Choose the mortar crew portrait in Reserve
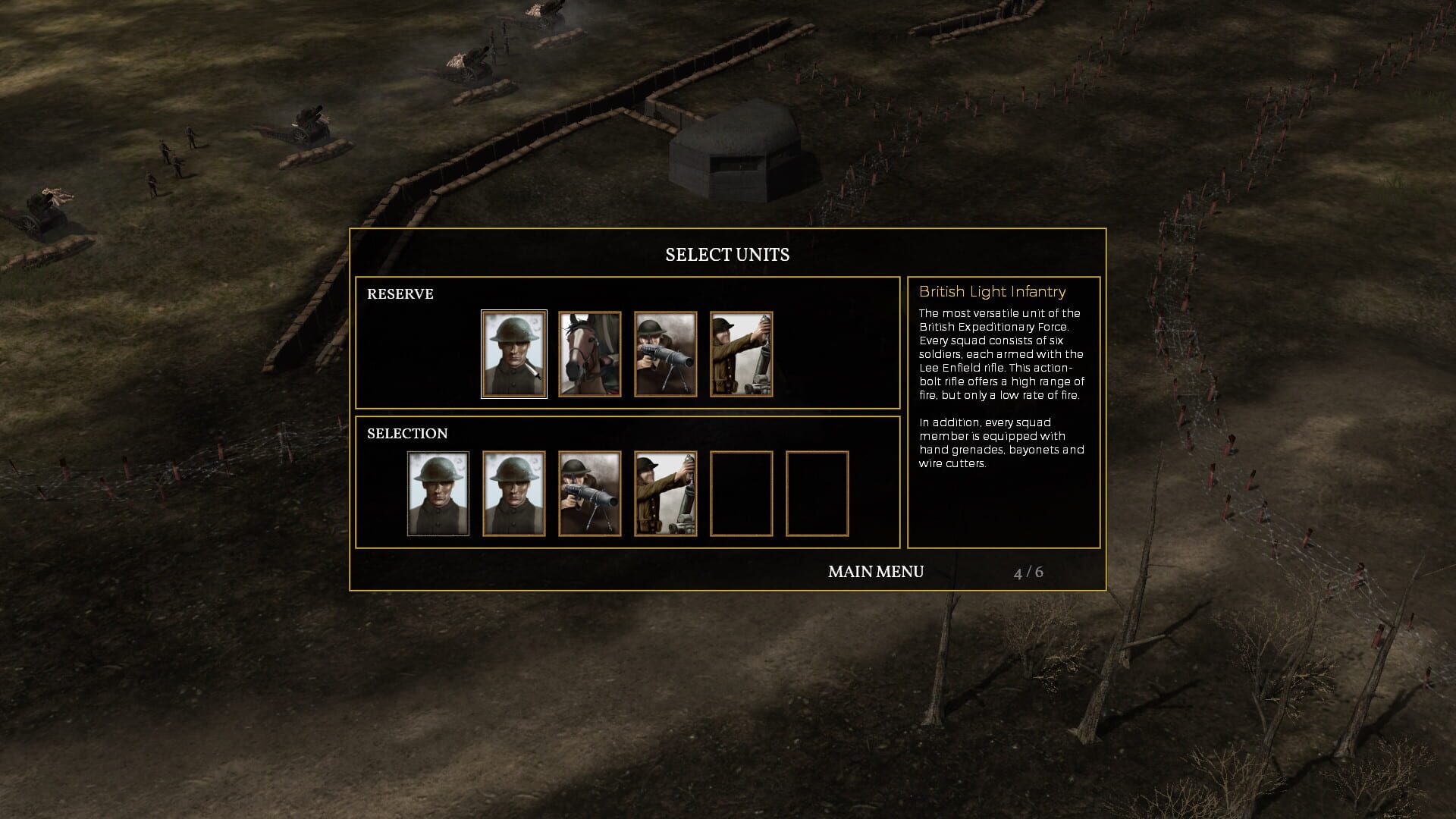Image resolution: width=1456 pixels, height=819 pixels. click(x=740, y=354)
